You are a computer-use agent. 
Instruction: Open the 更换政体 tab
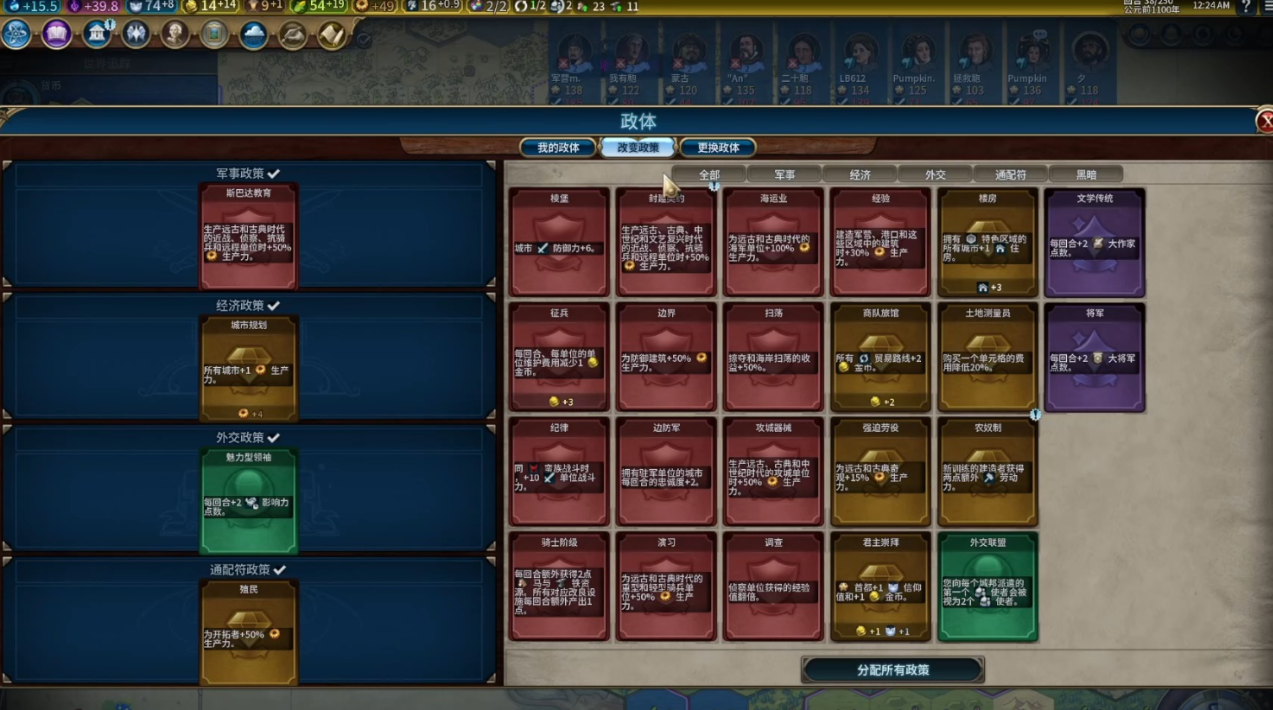tap(718, 148)
